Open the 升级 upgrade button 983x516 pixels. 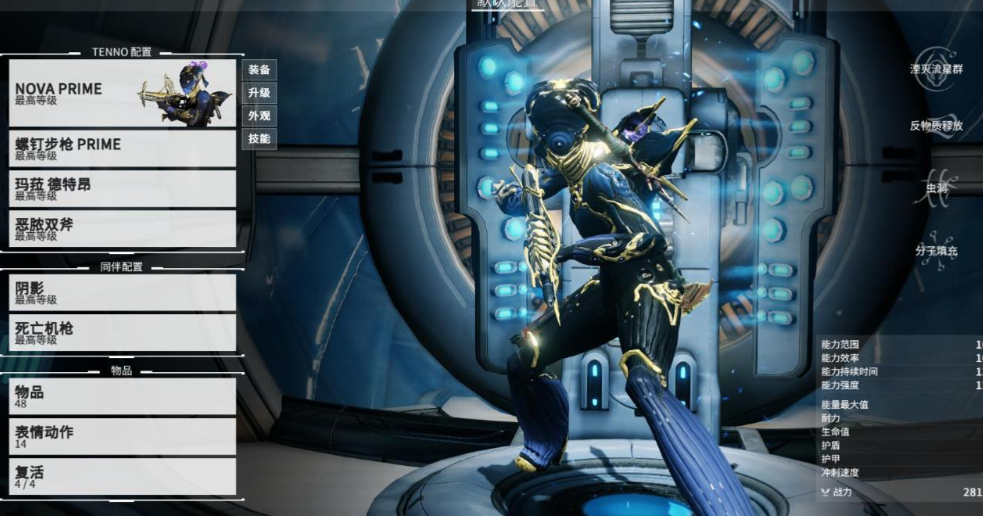pyautogui.click(x=259, y=93)
